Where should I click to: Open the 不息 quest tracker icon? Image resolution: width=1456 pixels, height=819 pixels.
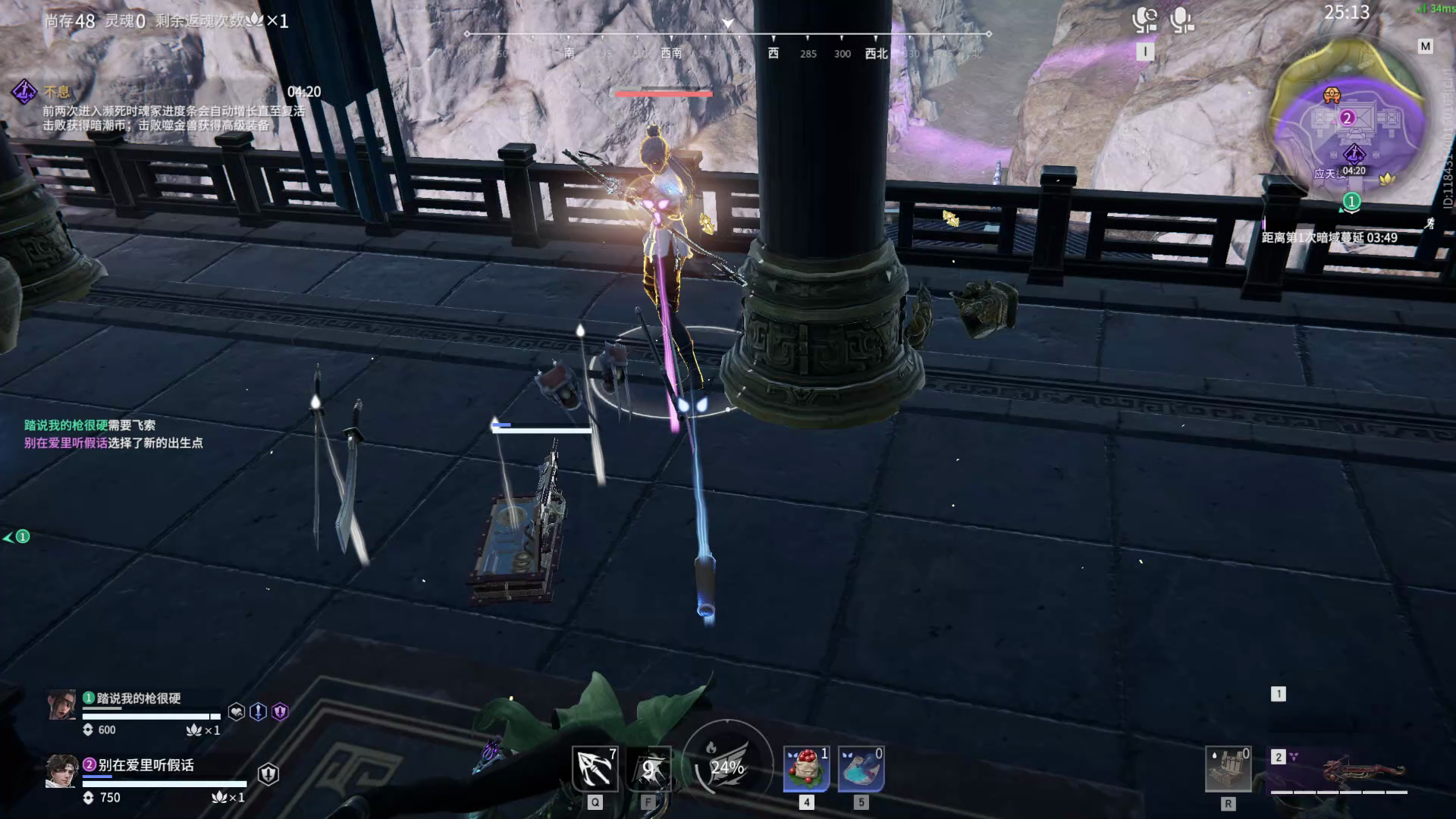pos(24,93)
